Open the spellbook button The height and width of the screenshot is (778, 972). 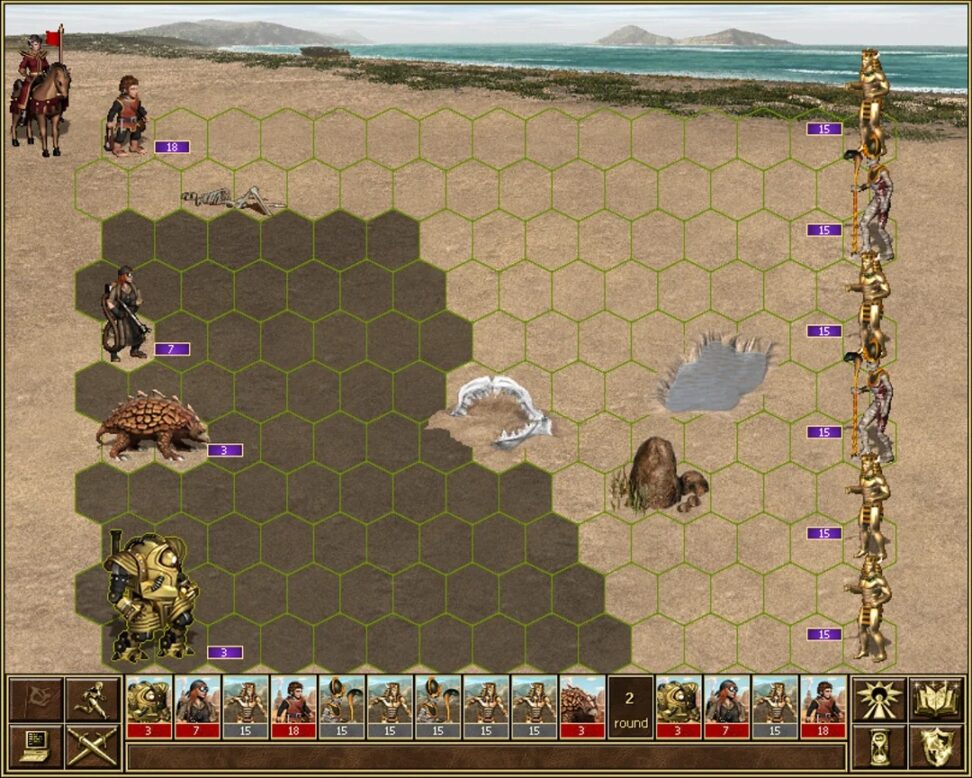coord(937,699)
